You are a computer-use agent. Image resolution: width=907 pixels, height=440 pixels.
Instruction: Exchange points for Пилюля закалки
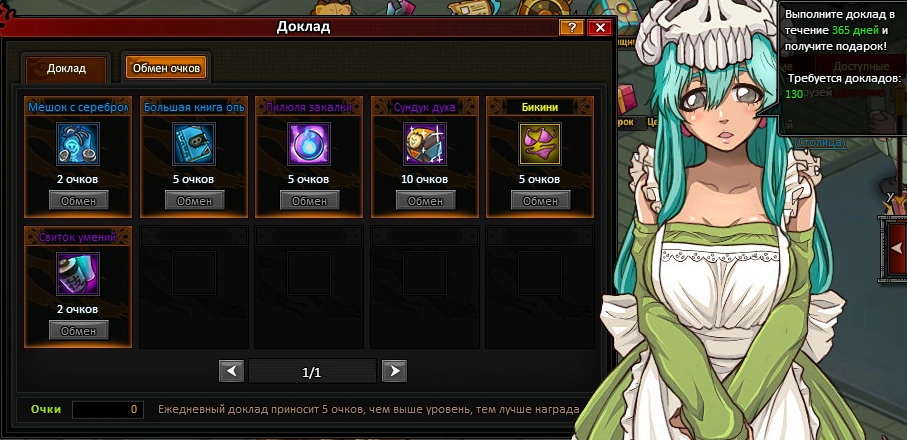coord(310,201)
